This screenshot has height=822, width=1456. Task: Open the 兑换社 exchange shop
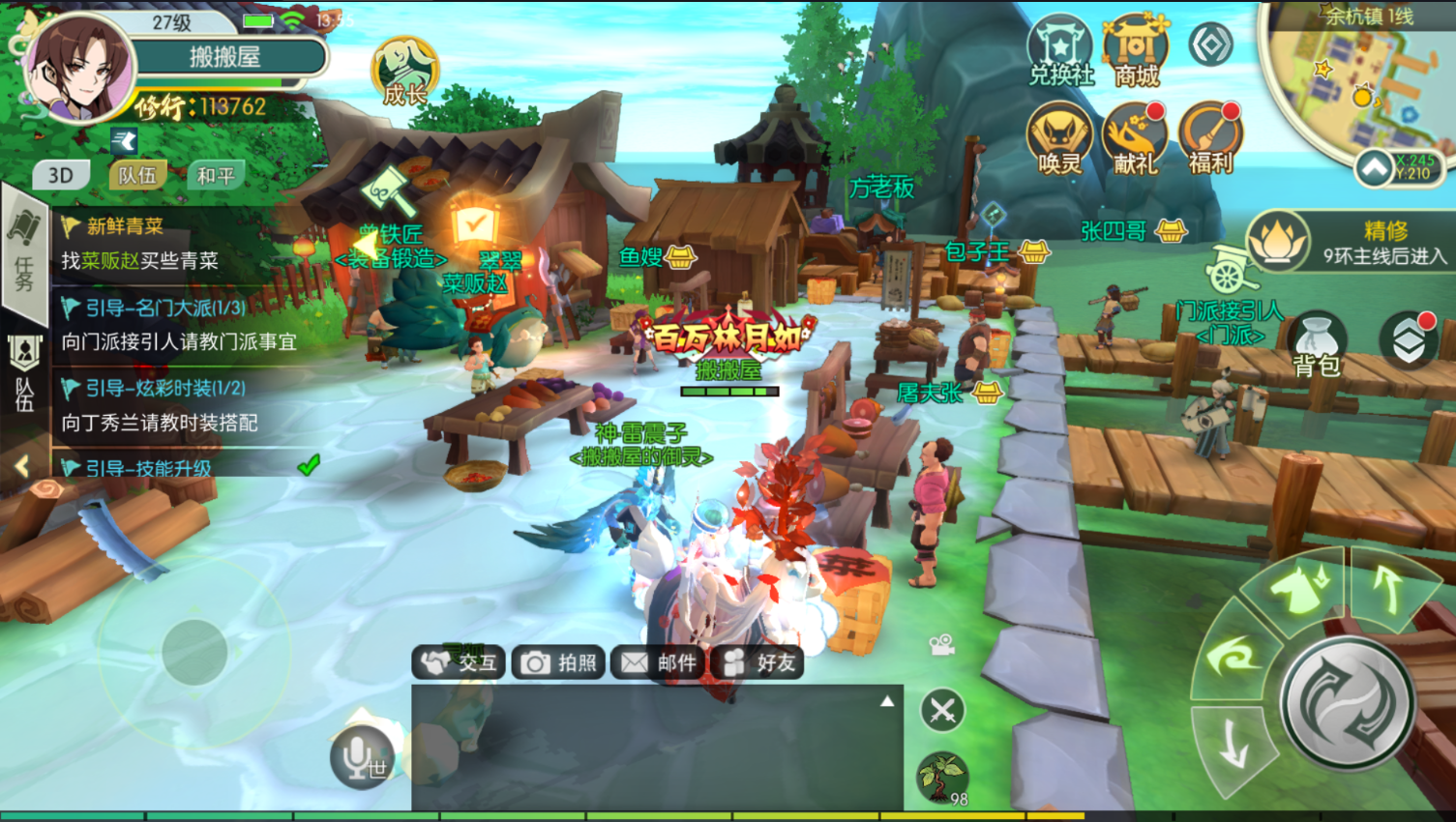click(x=1059, y=49)
